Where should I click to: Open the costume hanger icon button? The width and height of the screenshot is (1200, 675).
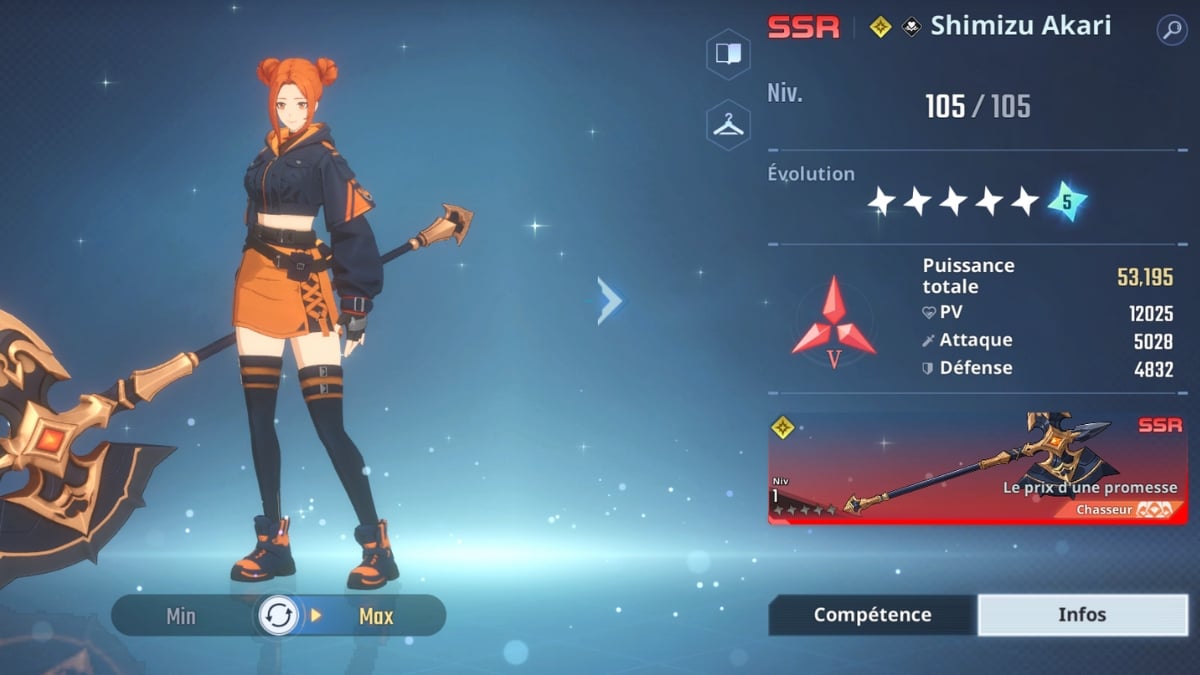[728, 124]
